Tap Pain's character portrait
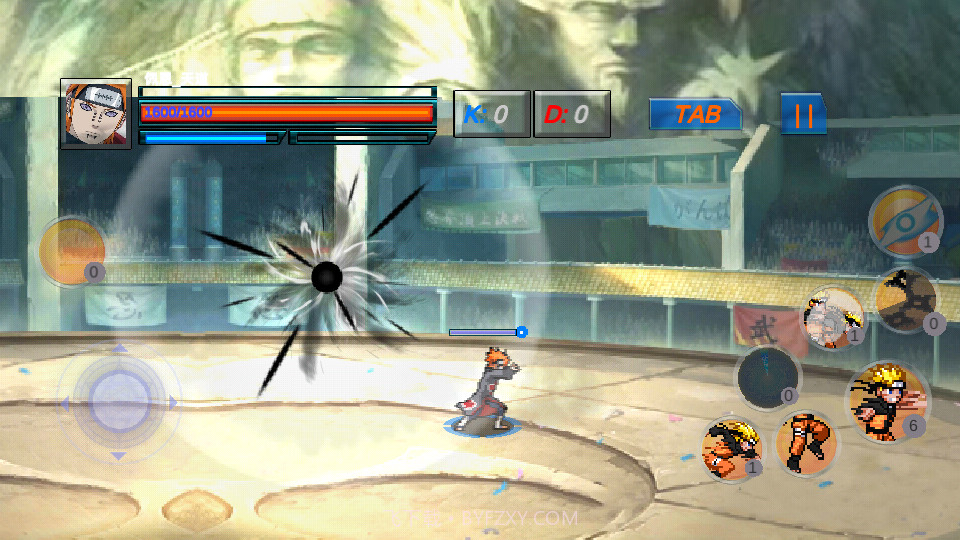This screenshot has width=960, height=540. [x=96, y=113]
